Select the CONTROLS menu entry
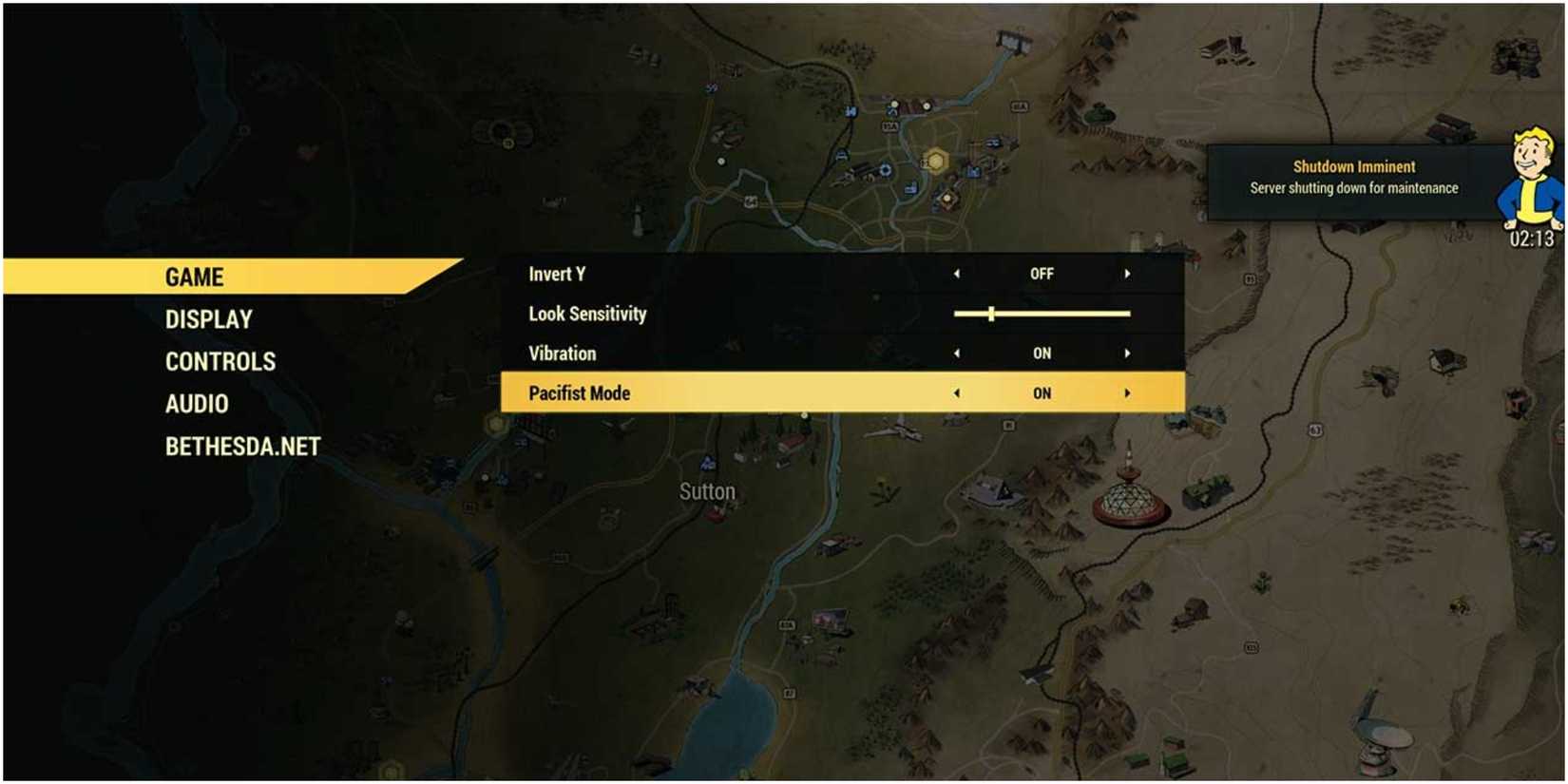Screen dimensions: 1568x784 pos(220,360)
